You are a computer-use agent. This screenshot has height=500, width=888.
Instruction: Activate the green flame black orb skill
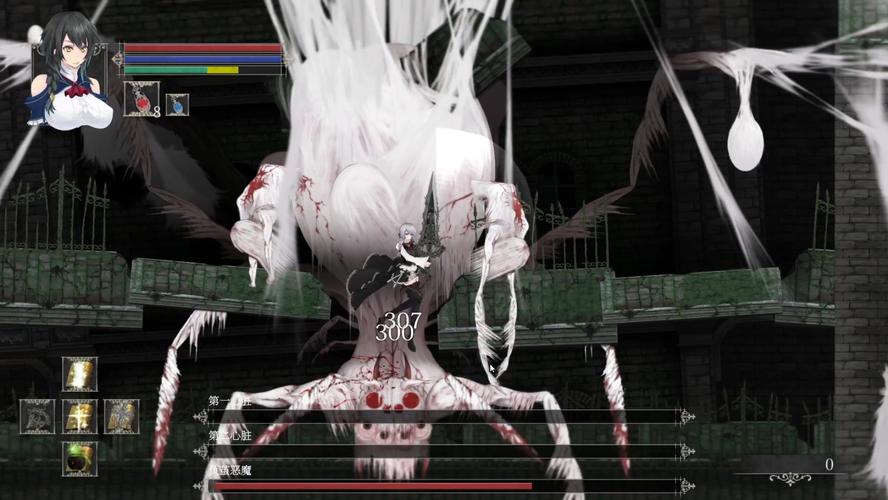80,458
